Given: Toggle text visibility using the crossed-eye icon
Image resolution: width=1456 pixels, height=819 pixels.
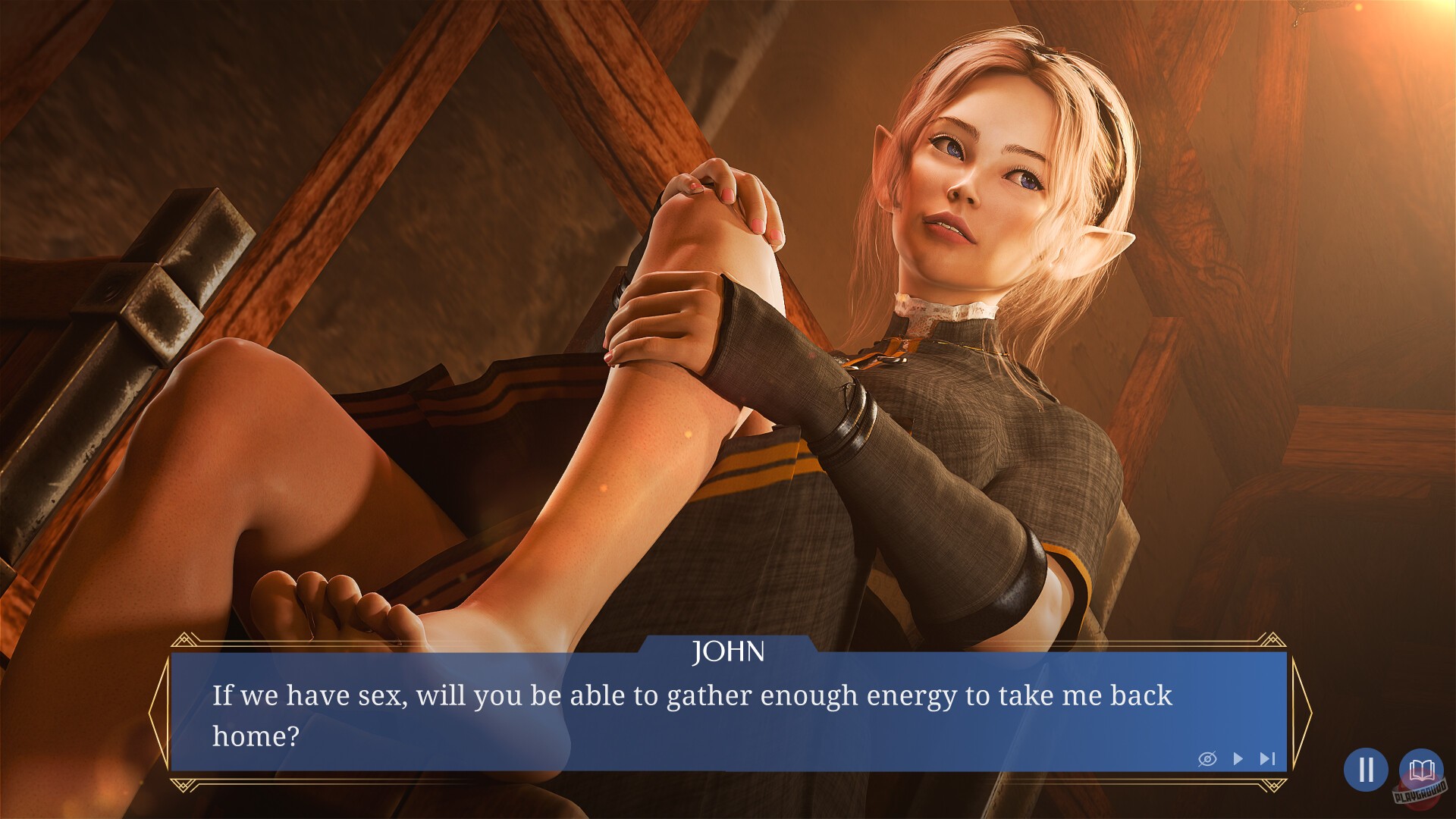Looking at the screenshot, I should pos(1210,758).
